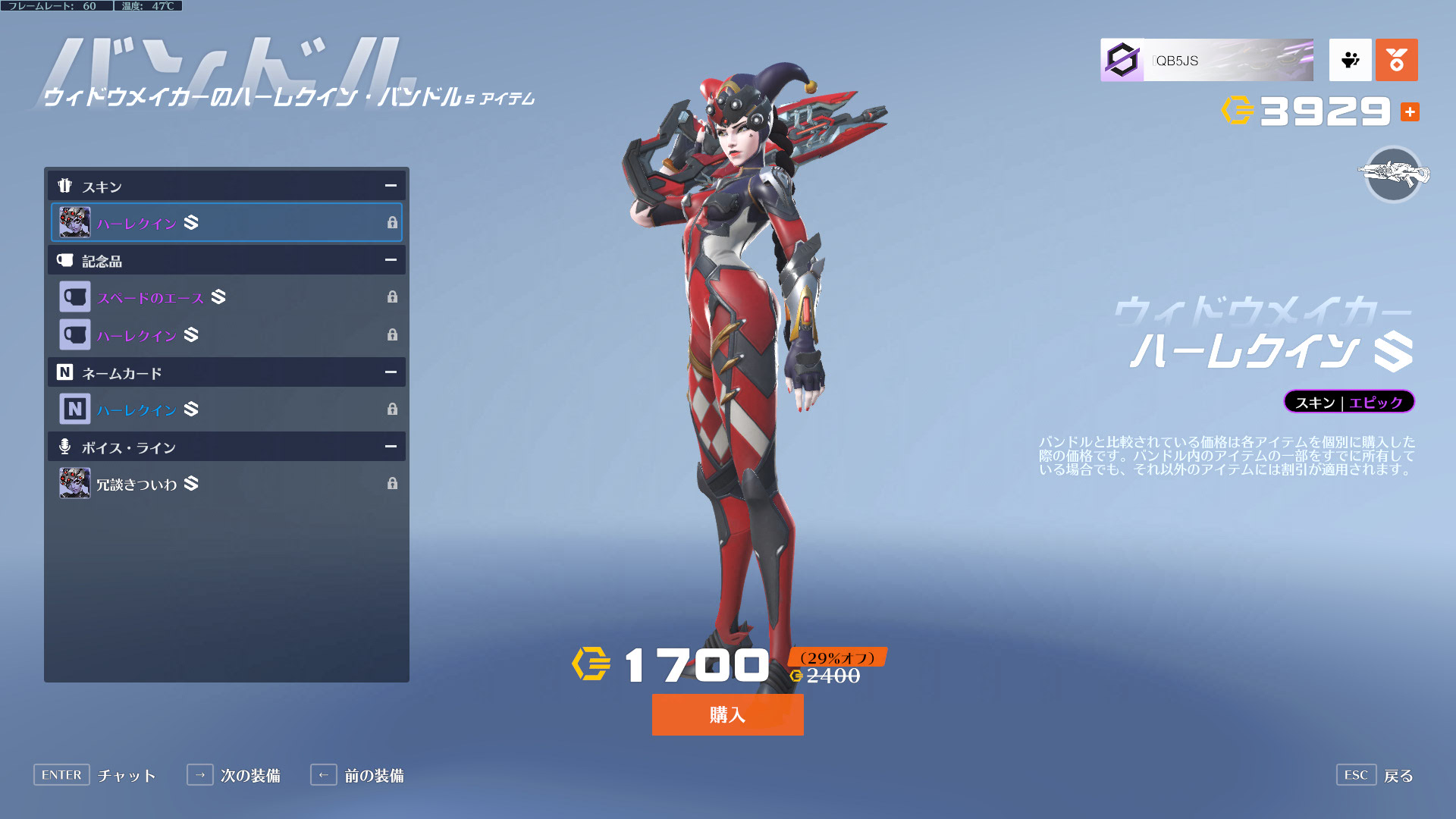Show next item with 次の装備
Screen dimensions: 1456x819
pos(234,775)
